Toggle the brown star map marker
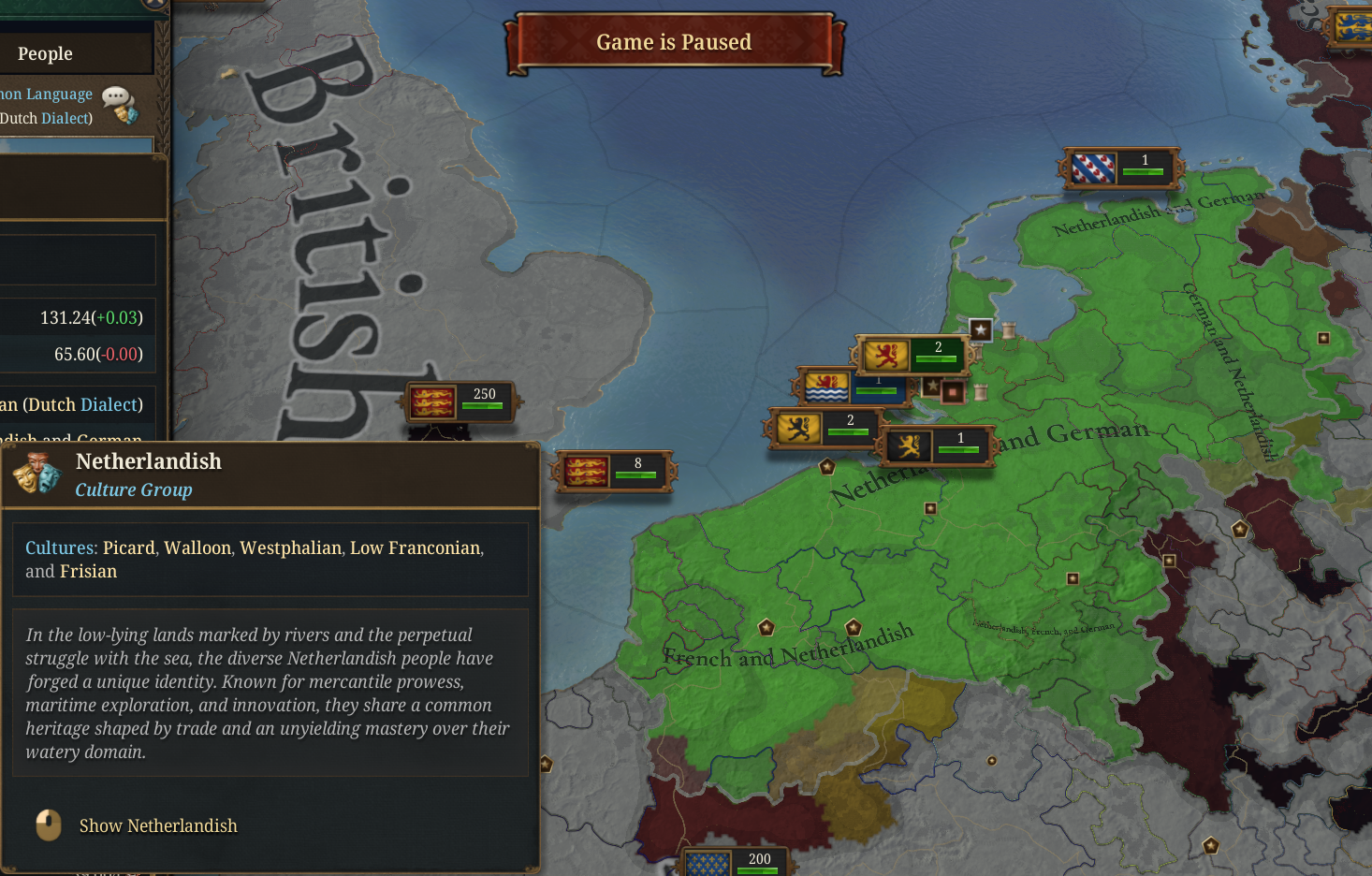 click(x=933, y=387)
